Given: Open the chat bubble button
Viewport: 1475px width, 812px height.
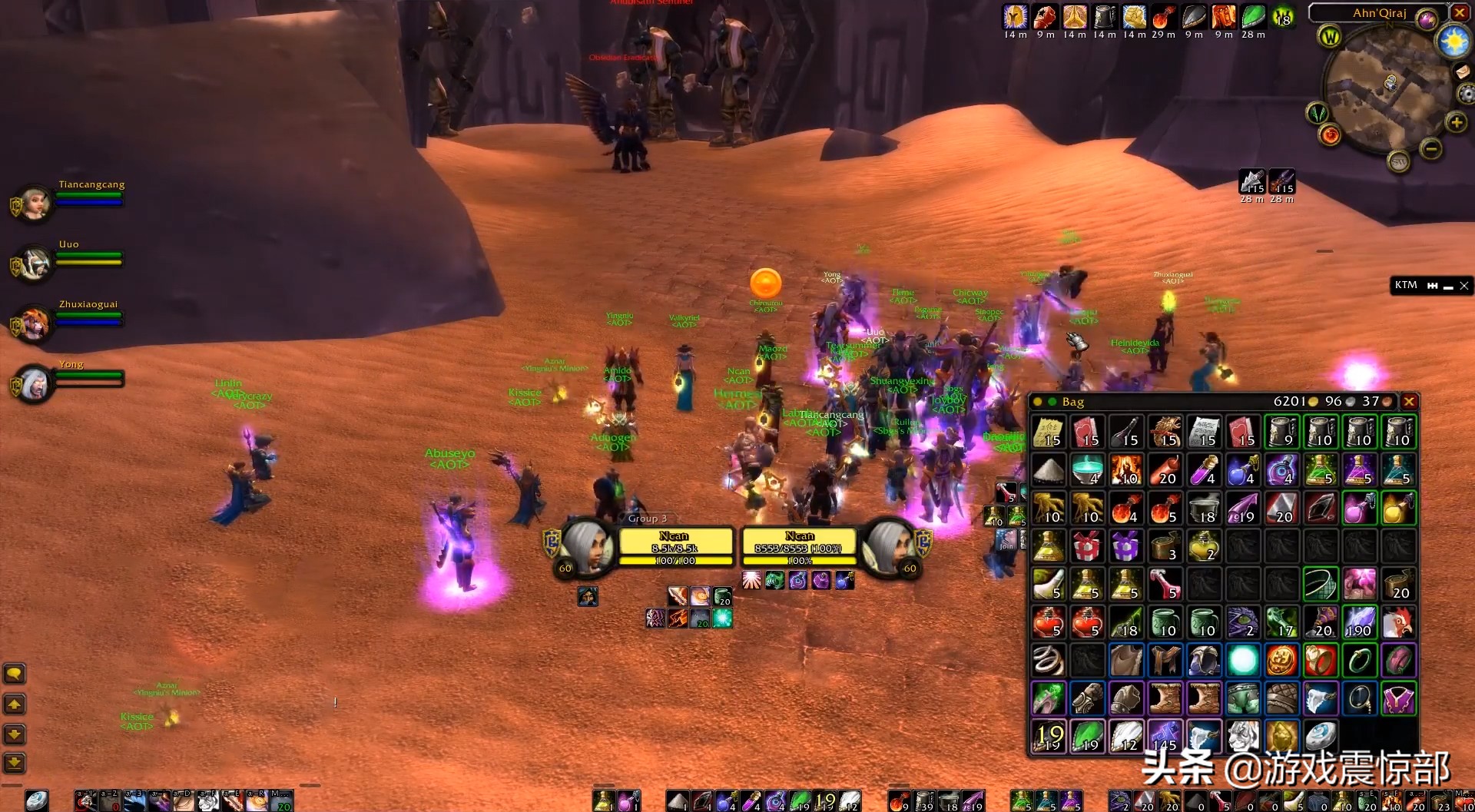Looking at the screenshot, I should [x=15, y=674].
